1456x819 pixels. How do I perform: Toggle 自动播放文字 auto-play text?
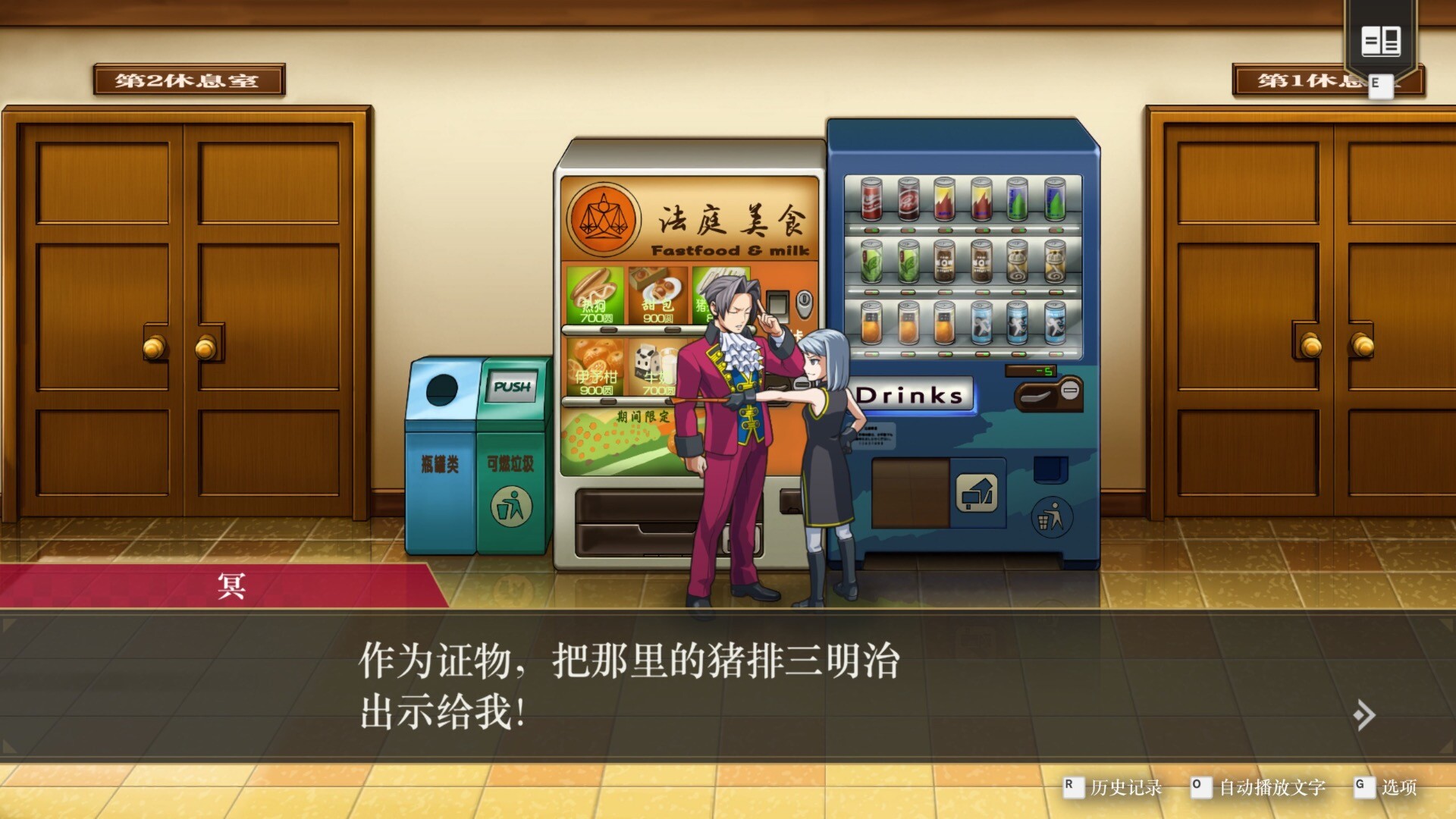click(x=1272, y=787)
